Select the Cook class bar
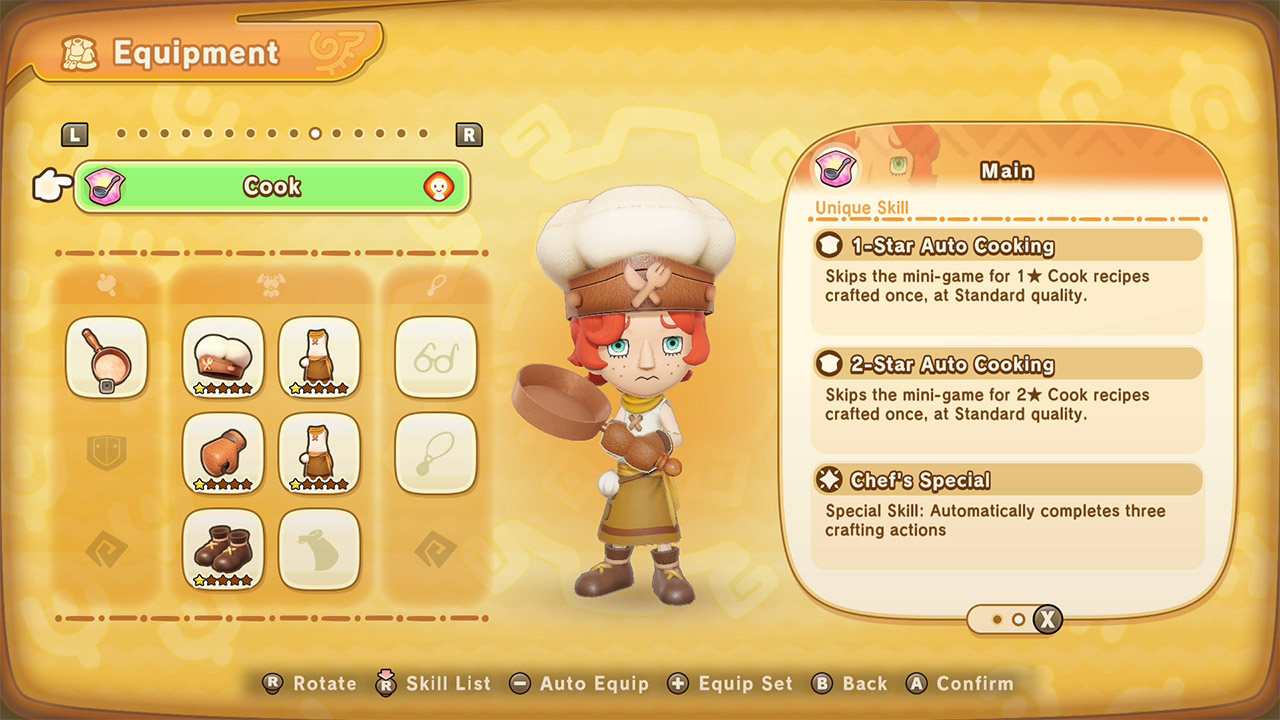The width and height of the screenshot is (1280, 720). (x=271, y=187)
